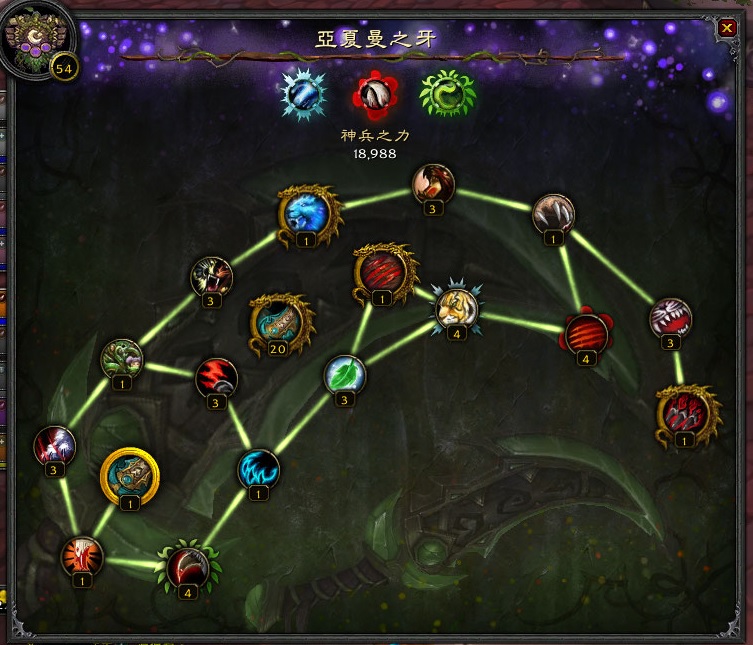Choose the red claw trait with leafy border
Image resolution: width=753 pixels, height=645 pixels.
189,566
